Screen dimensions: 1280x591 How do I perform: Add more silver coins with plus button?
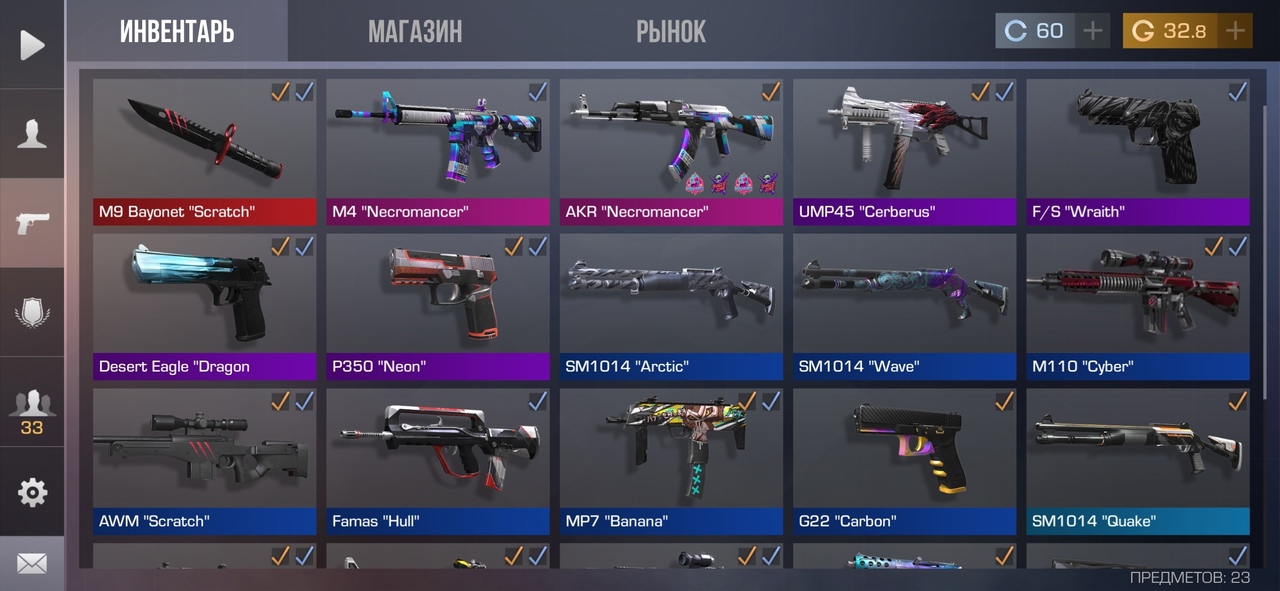tap(1093, 31)
